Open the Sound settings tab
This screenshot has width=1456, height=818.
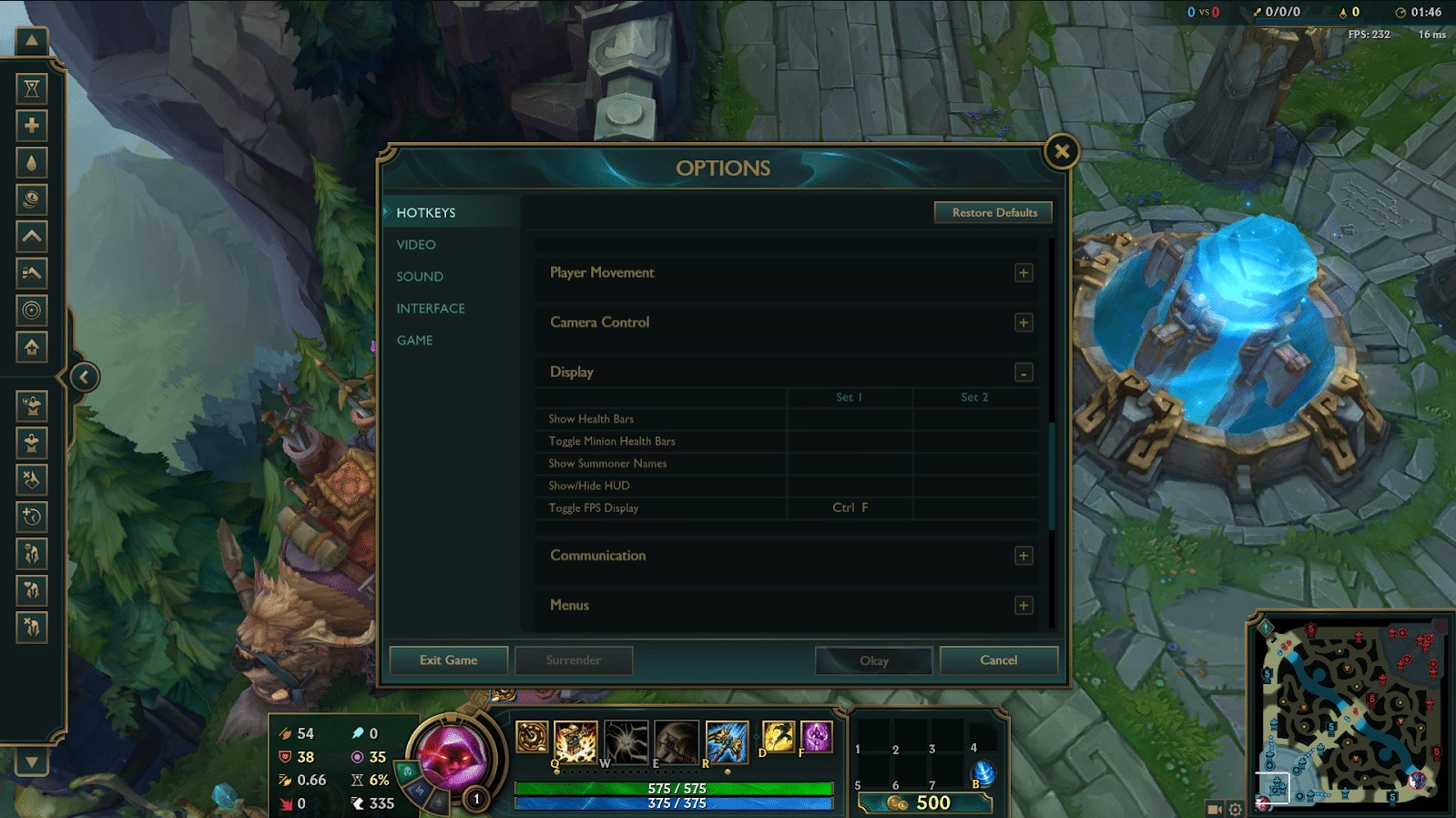[x=420, y=276]
